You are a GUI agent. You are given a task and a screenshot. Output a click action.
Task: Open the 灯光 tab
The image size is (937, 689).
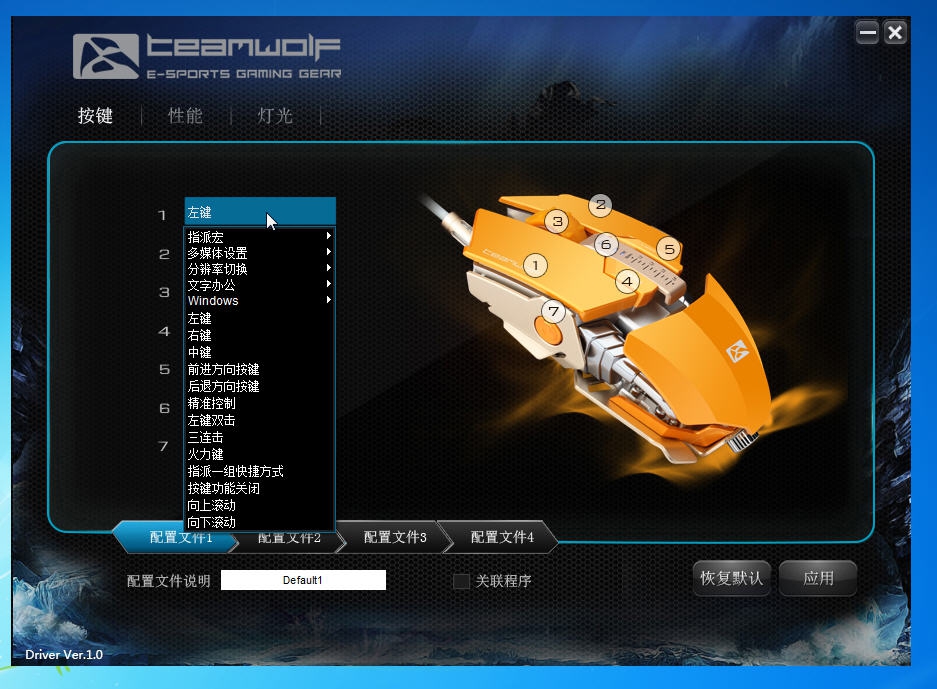click(275, 116)
